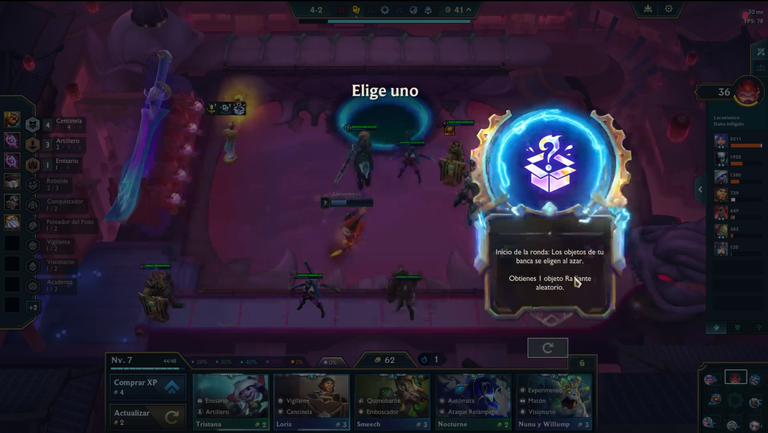Image resolution: width=768 pixels, height=433 pixels.
Task: Collapse the player scoreboard panel
Action: tap(700, 189)
